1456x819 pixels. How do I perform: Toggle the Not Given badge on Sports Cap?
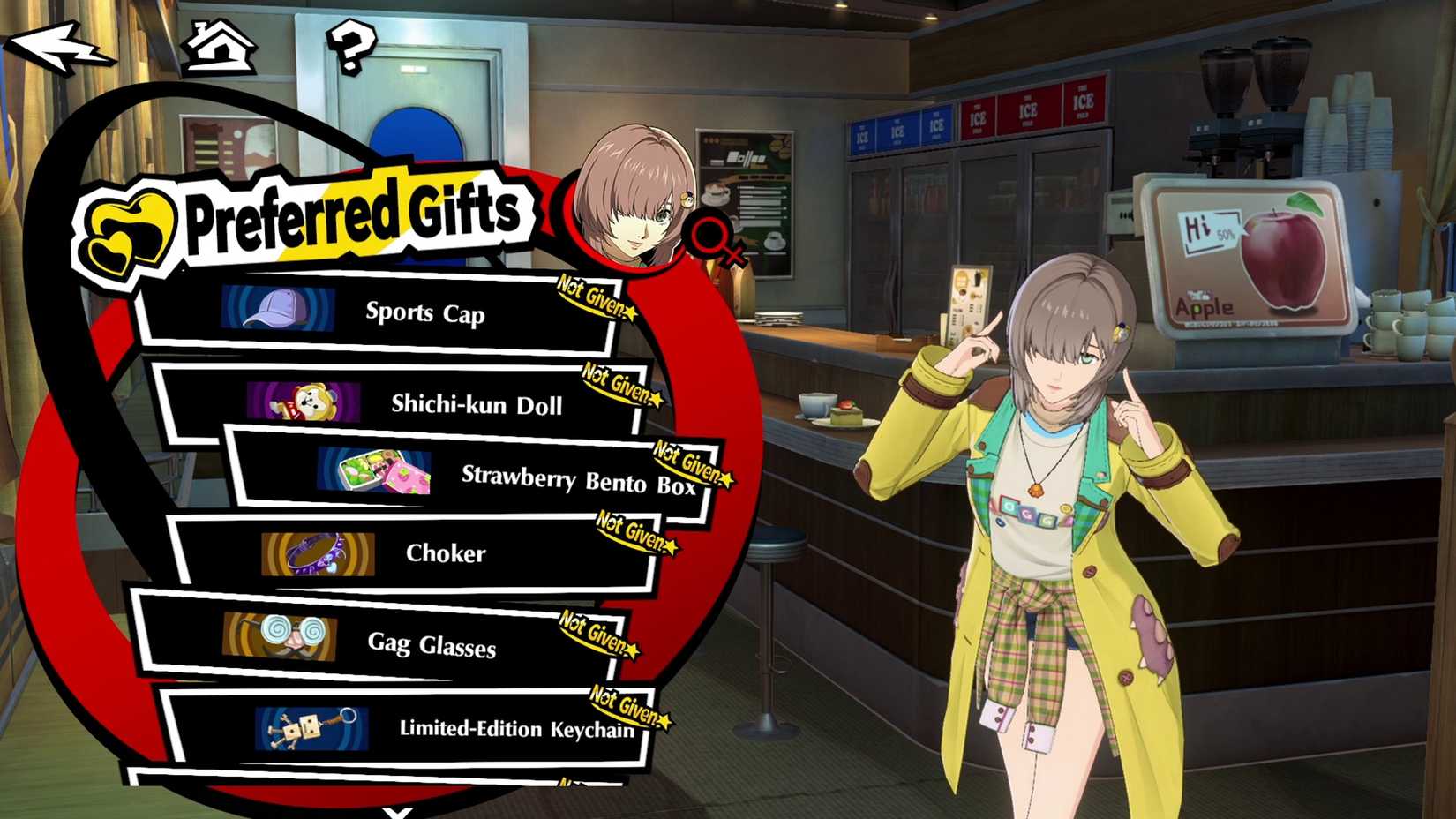[595, 297]
